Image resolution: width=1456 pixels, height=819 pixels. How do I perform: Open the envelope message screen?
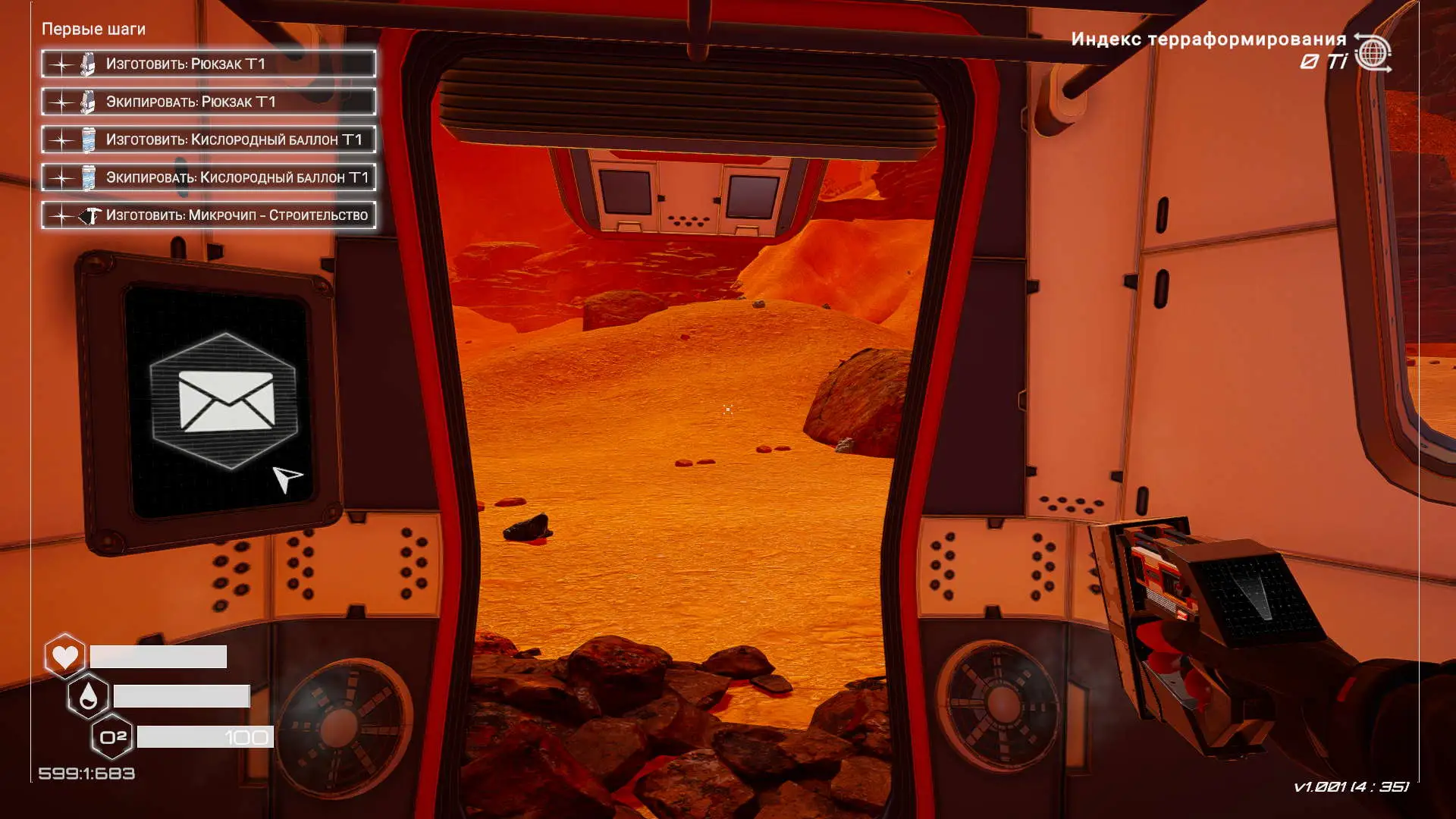point(225,401)
